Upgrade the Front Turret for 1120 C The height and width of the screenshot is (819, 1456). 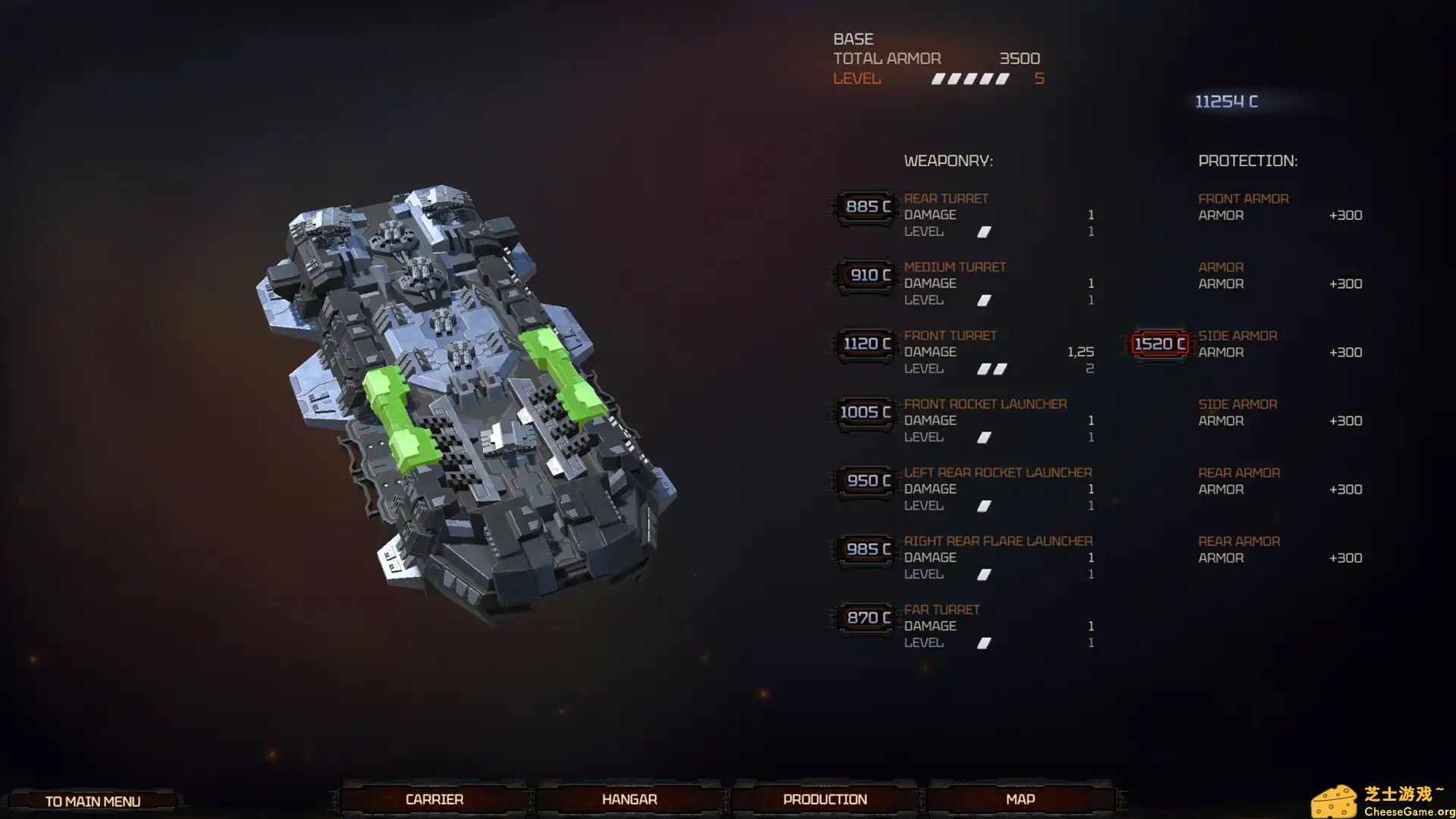click(866, 344)
